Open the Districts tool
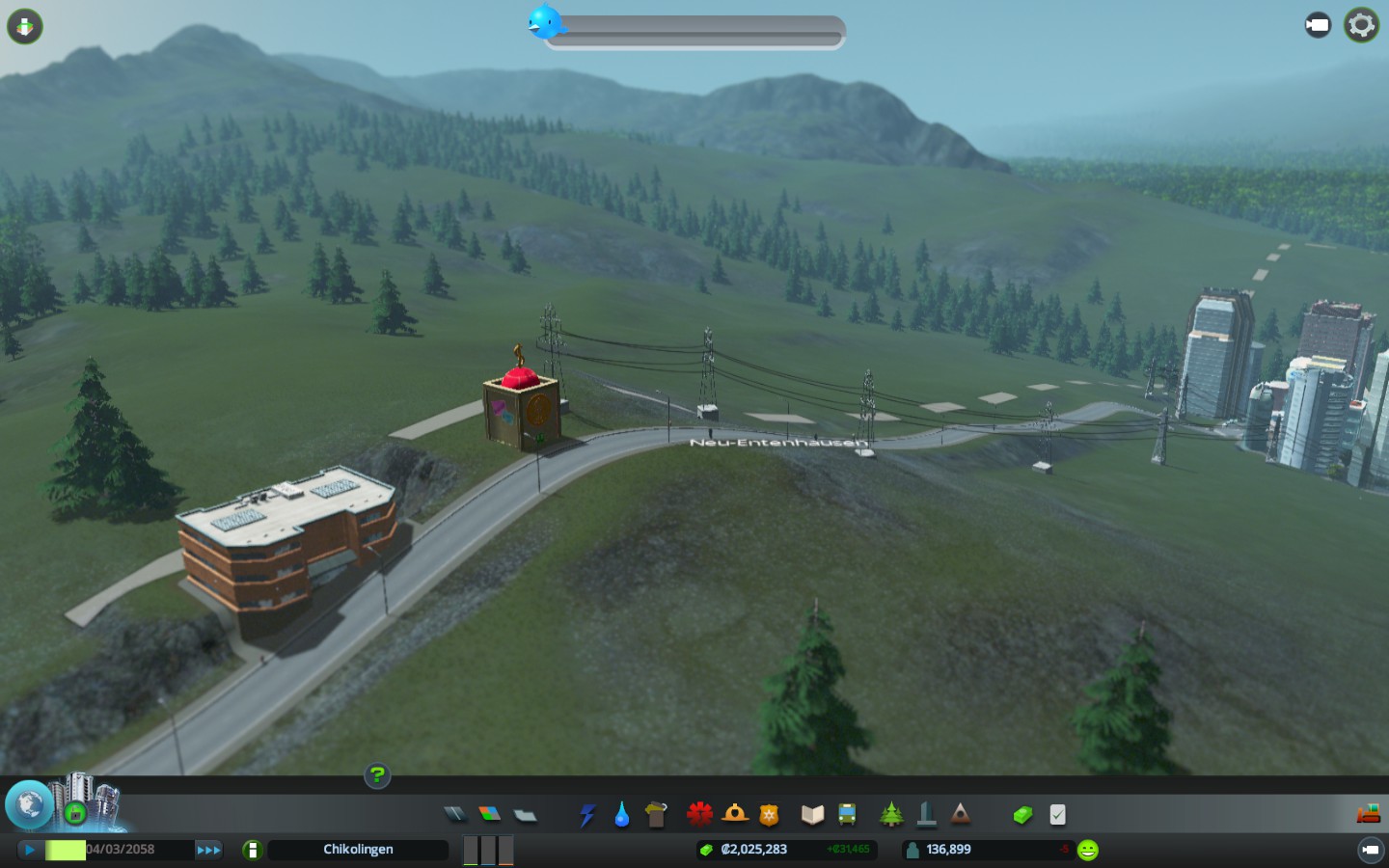 [x=525, y=815]
